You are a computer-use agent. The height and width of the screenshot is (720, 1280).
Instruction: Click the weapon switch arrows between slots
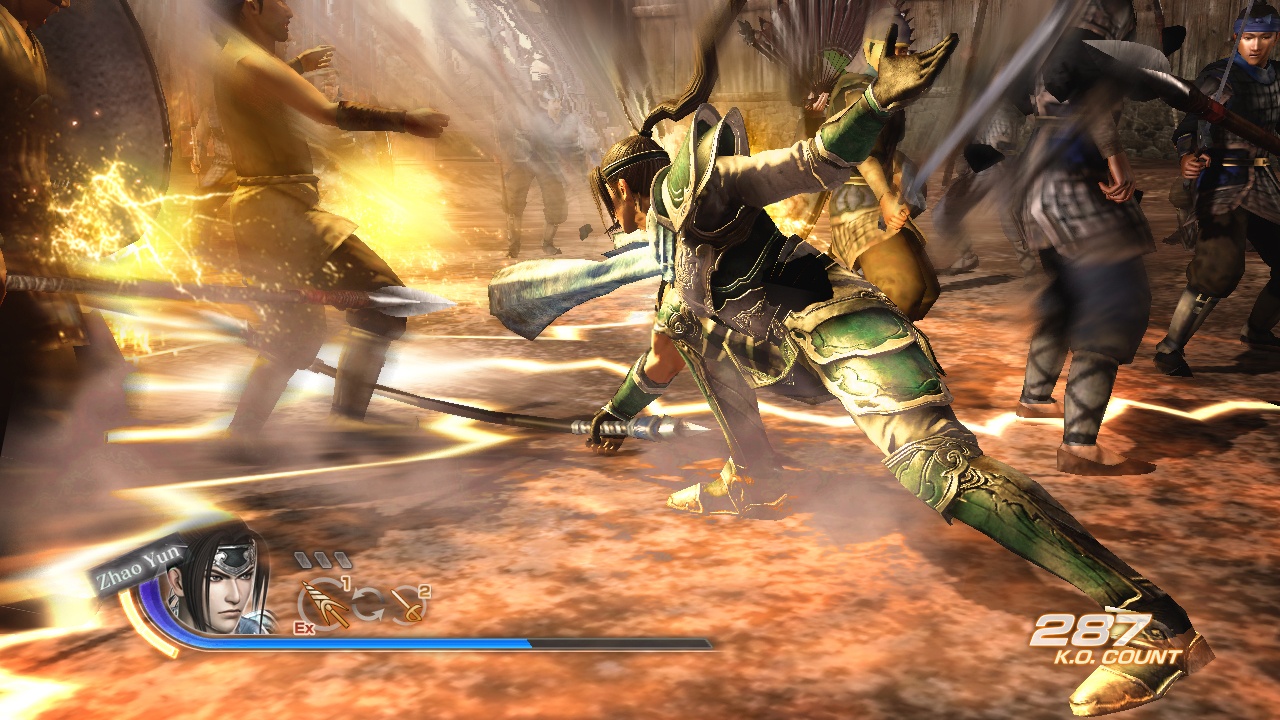(x=369, y=603)
